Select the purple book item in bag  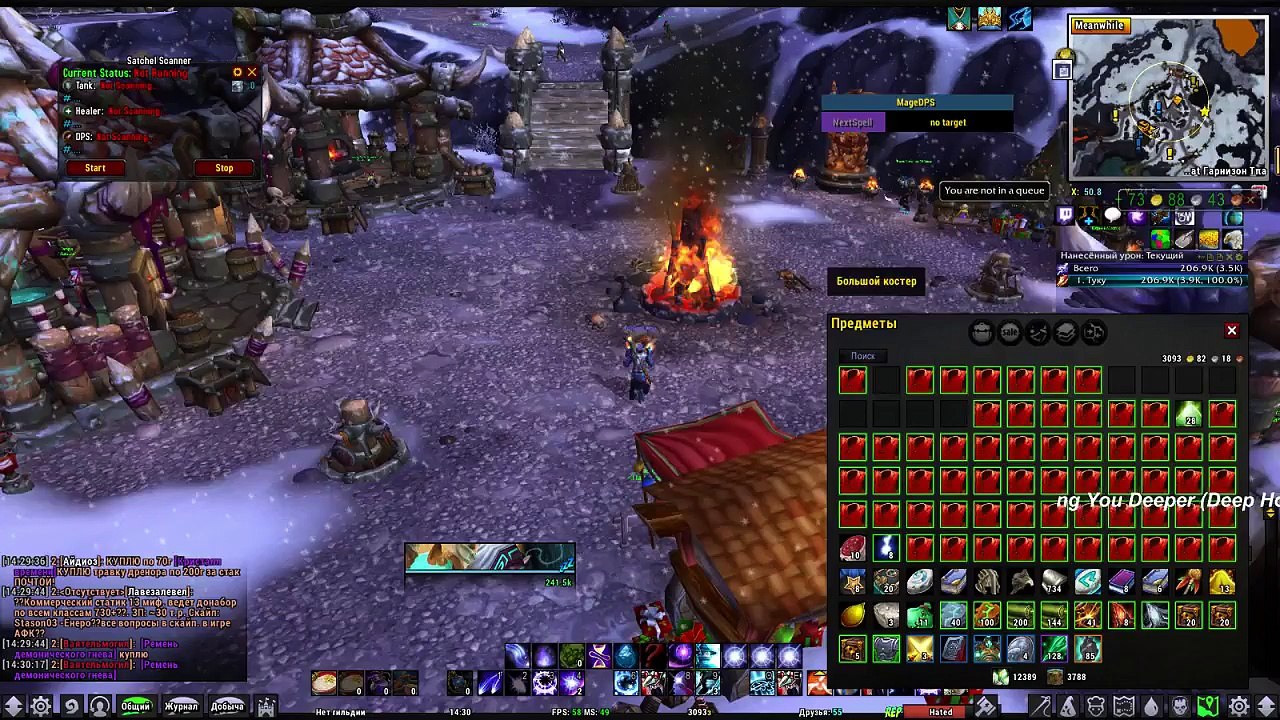pyautogui.click(x=1121, y=582)
